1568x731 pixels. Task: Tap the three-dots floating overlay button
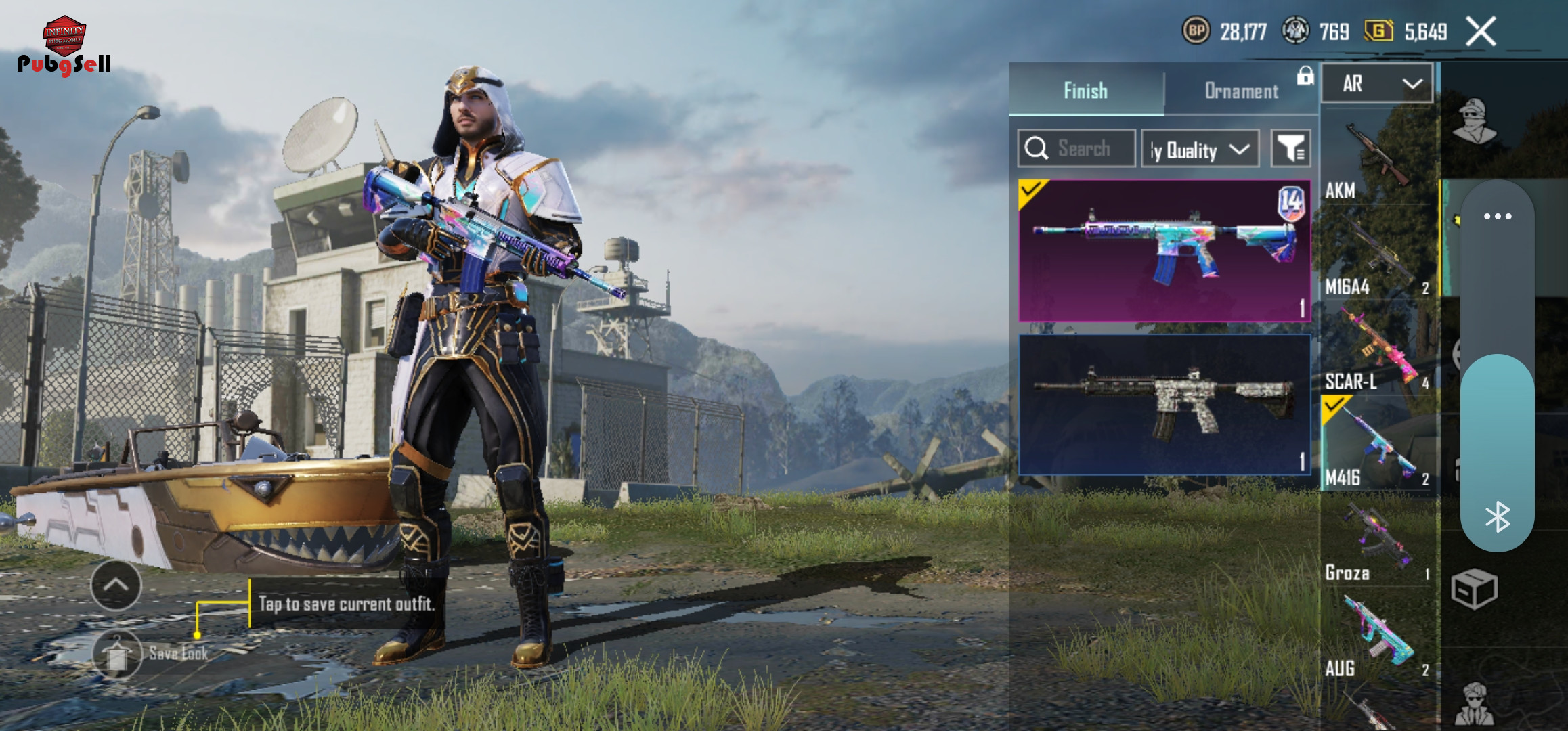tap(1497, 217)
